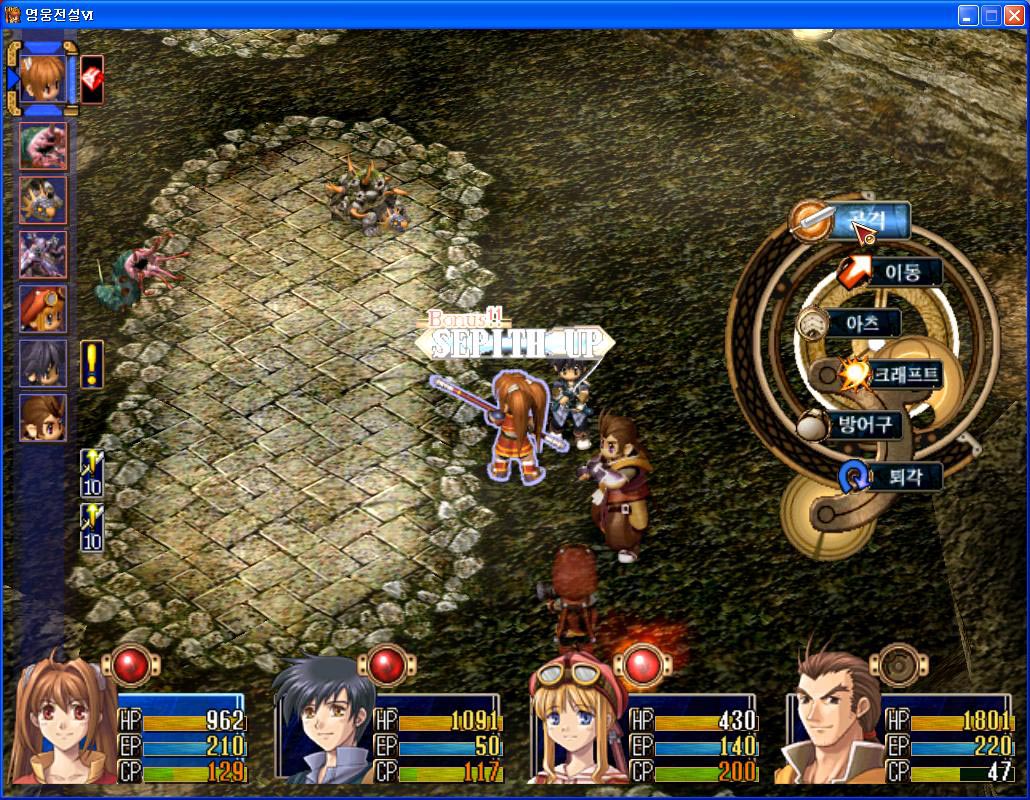The image size is (1030, 800).
Task: Click the yellow exclamation bonus icon
Action: (91, 364)
